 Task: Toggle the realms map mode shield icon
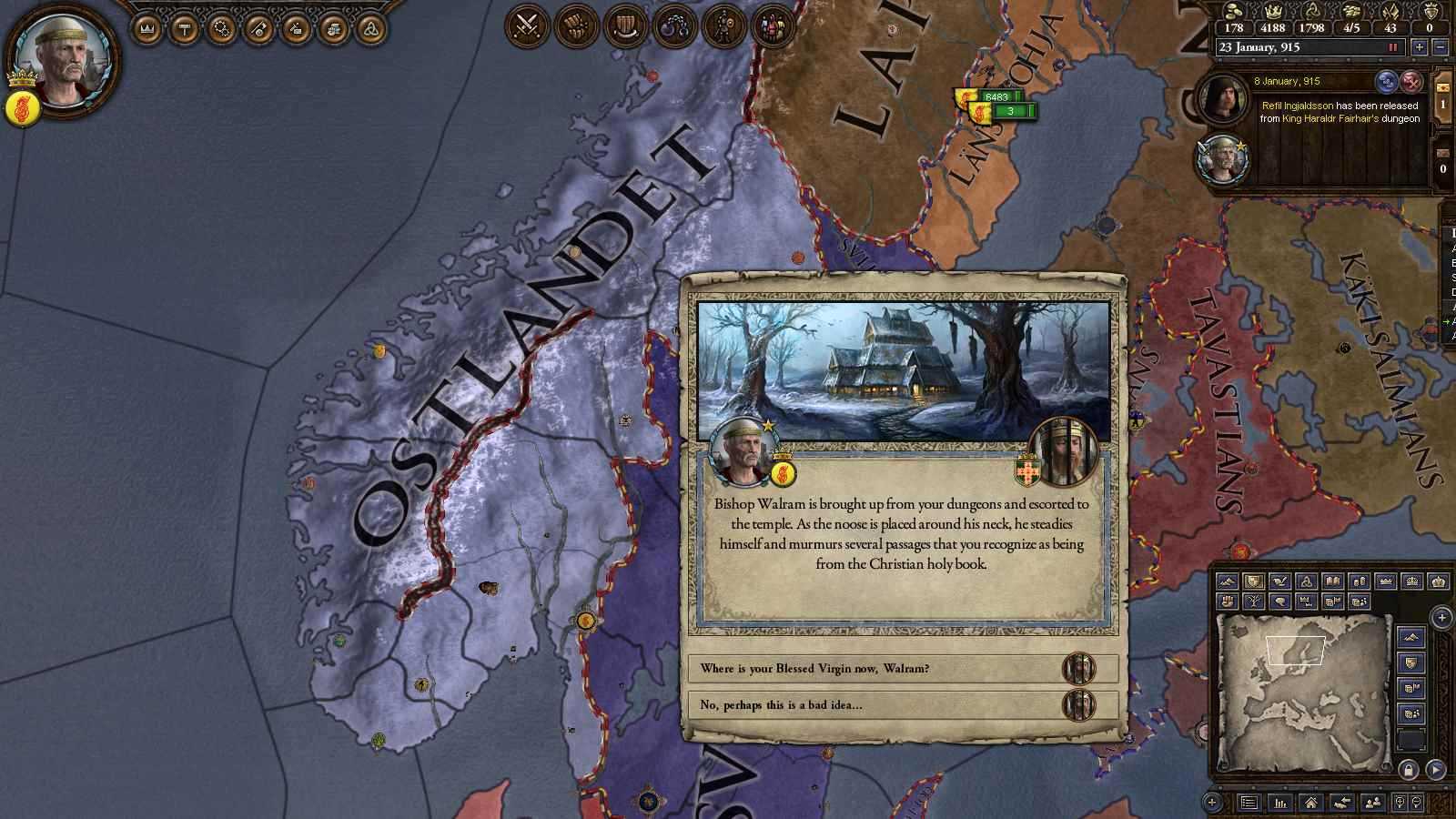(1253, 581)
